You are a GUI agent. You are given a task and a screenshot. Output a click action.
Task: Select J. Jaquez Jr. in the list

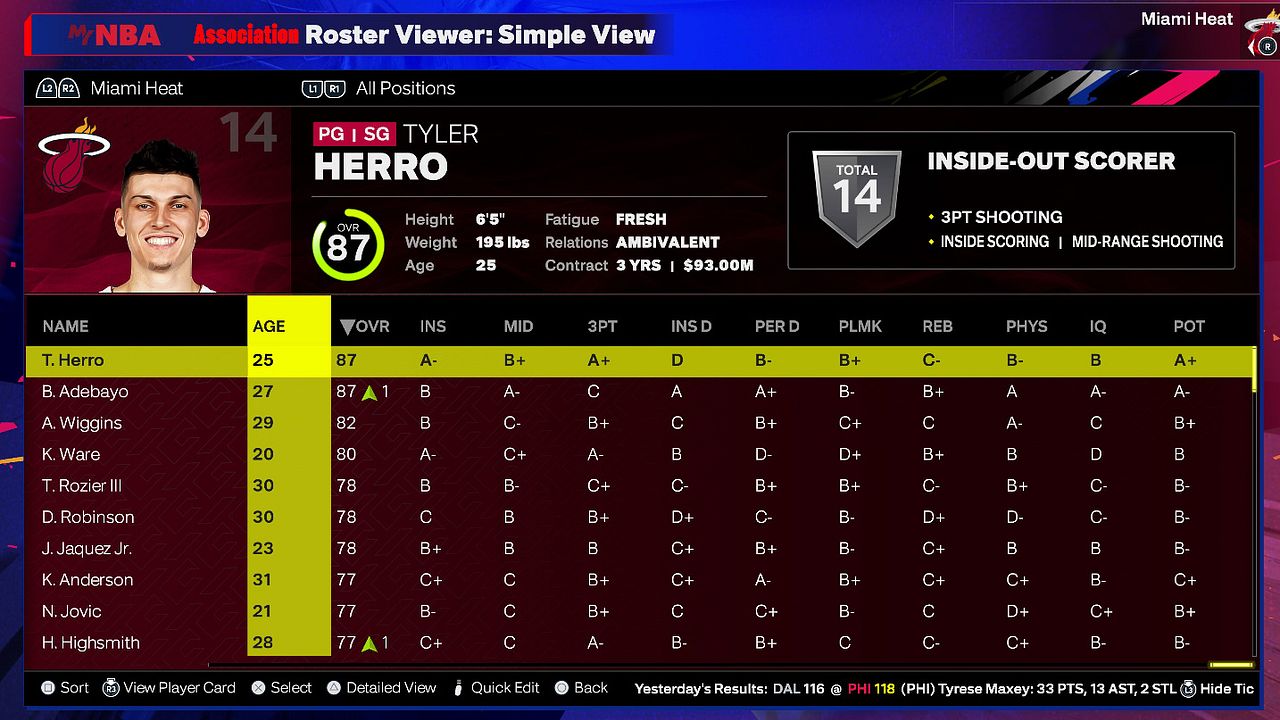coord(87,548)
